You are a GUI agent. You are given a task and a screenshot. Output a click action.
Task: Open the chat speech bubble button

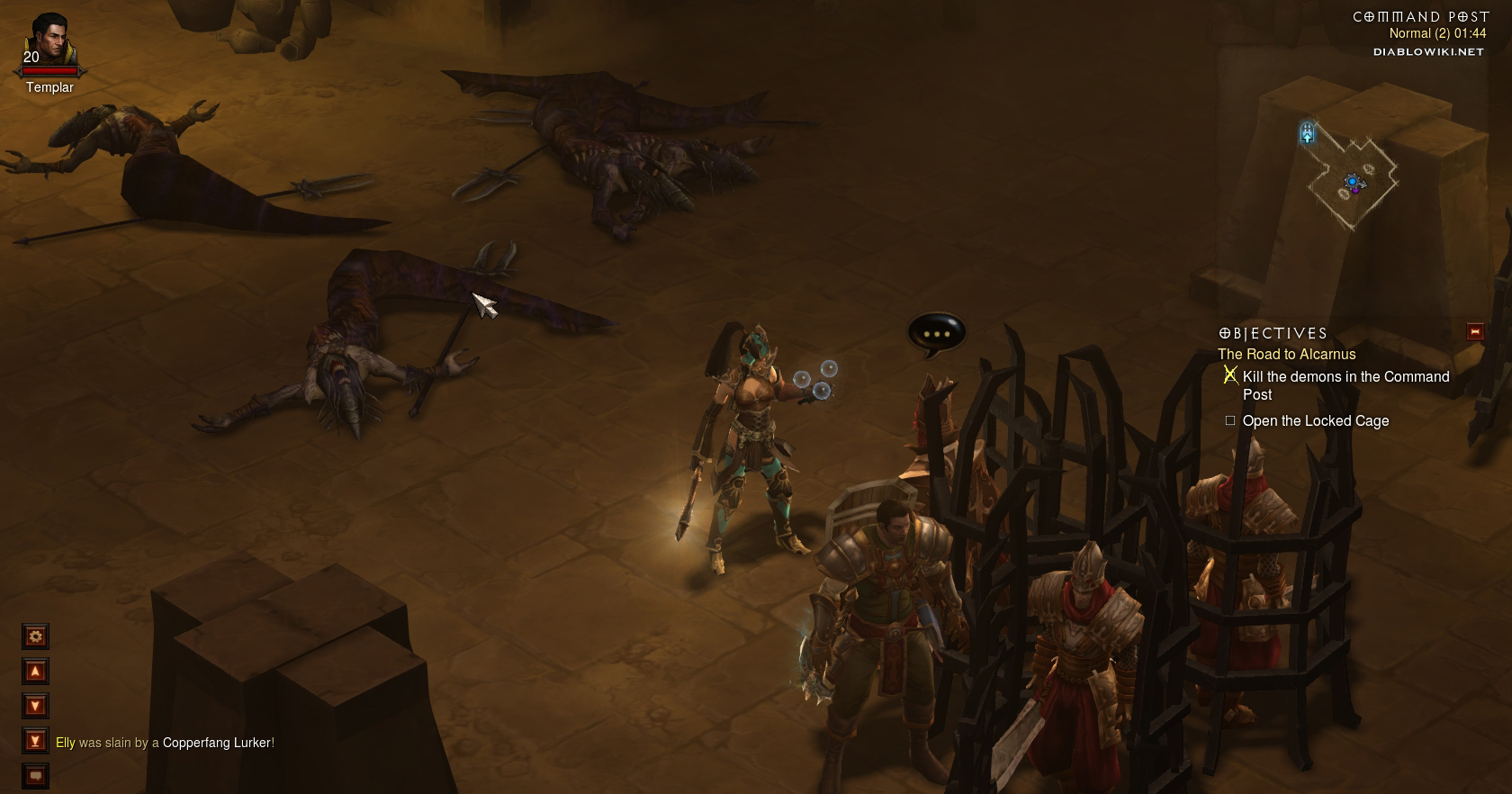[35, 775]
